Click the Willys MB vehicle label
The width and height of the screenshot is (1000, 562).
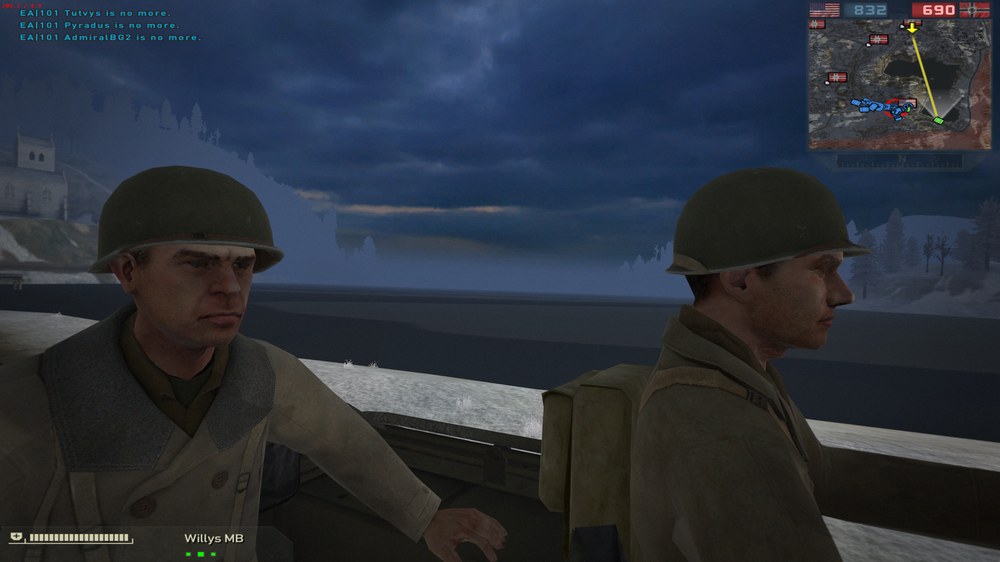click(x=214, y=538)
